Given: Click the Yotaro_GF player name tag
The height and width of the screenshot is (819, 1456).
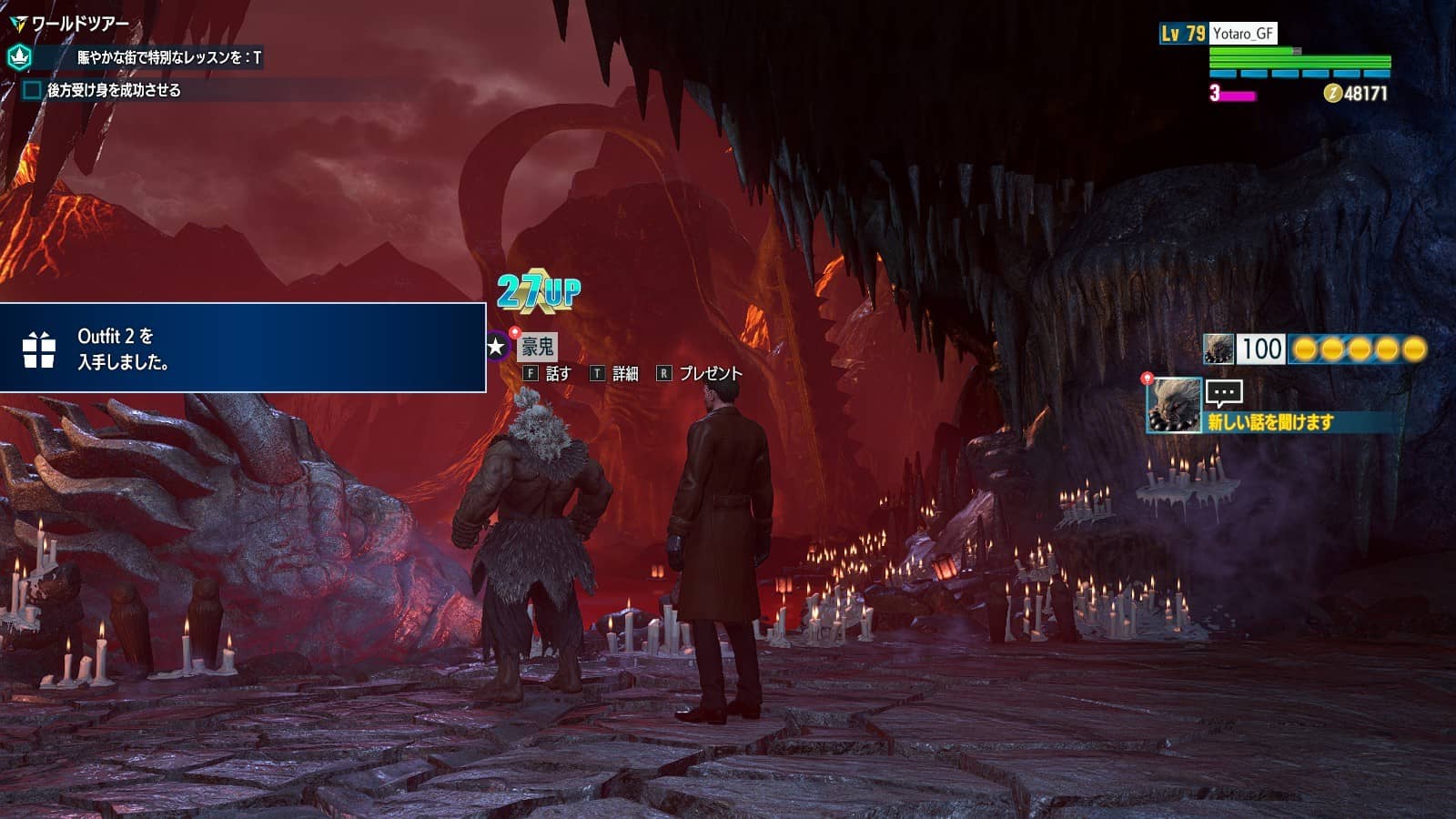Looking at the screenshot, I should [x=1243, y=34].
